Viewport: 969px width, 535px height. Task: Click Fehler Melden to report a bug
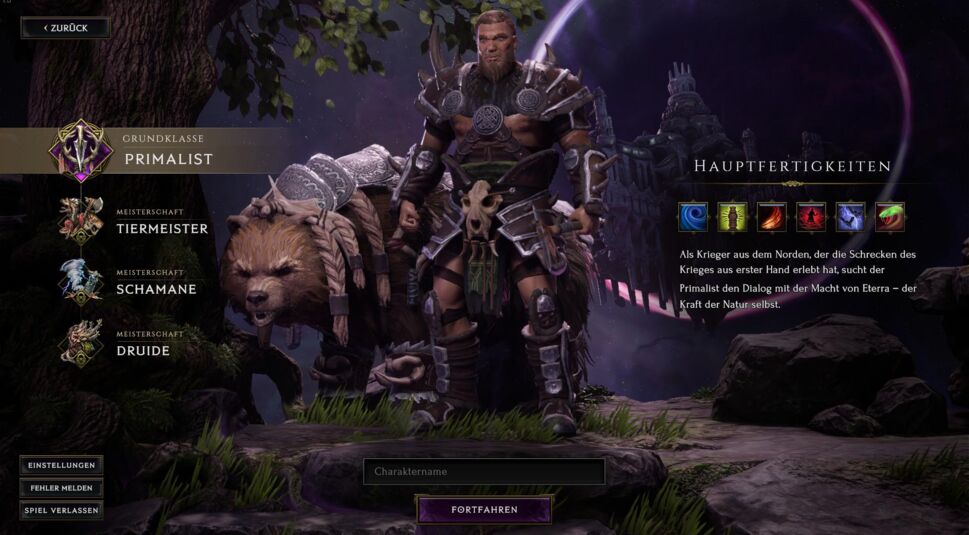pyautogui.click(x=61, y=488)
